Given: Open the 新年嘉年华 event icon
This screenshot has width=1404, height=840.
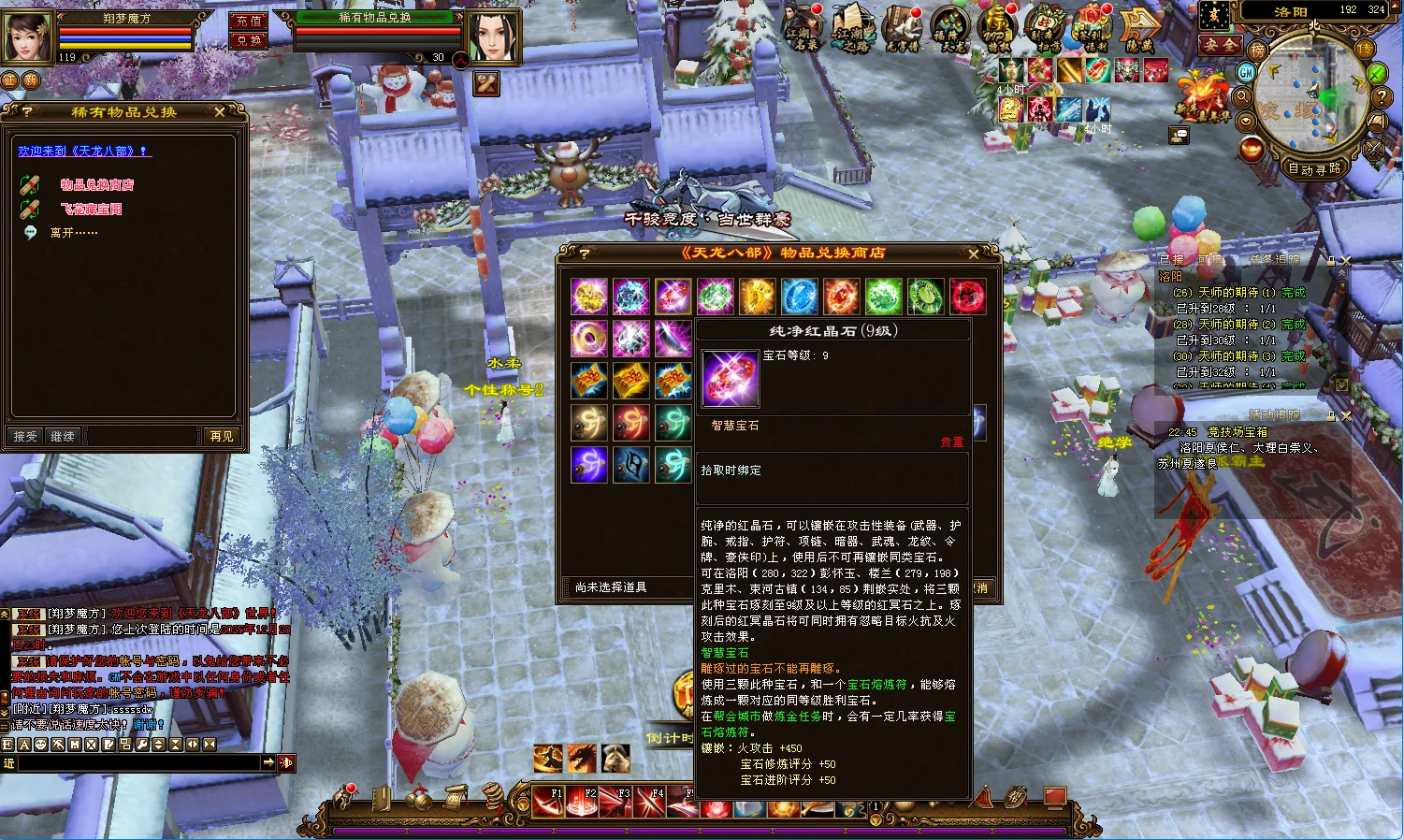Looking at the screenshot, I should 1204,97.
